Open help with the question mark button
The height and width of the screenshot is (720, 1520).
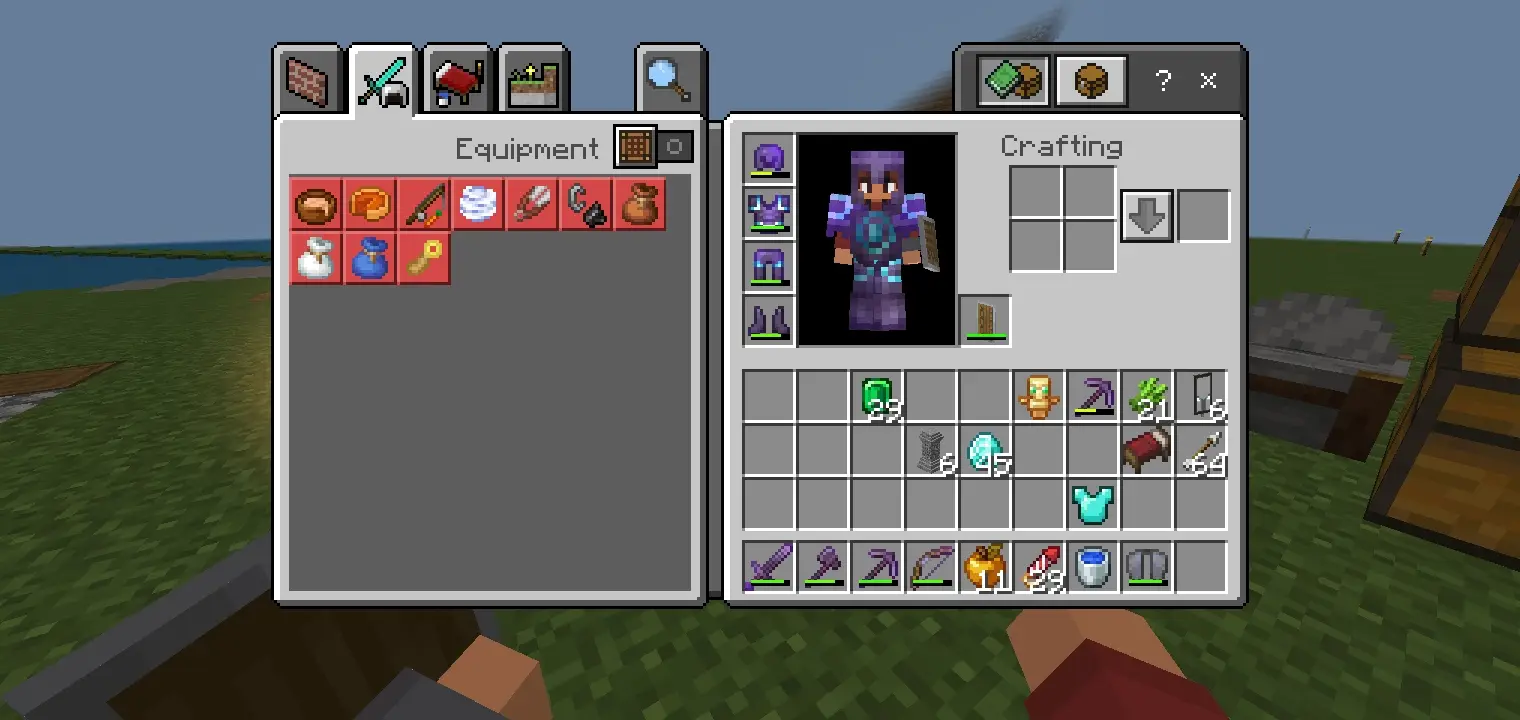[1162, 81]
